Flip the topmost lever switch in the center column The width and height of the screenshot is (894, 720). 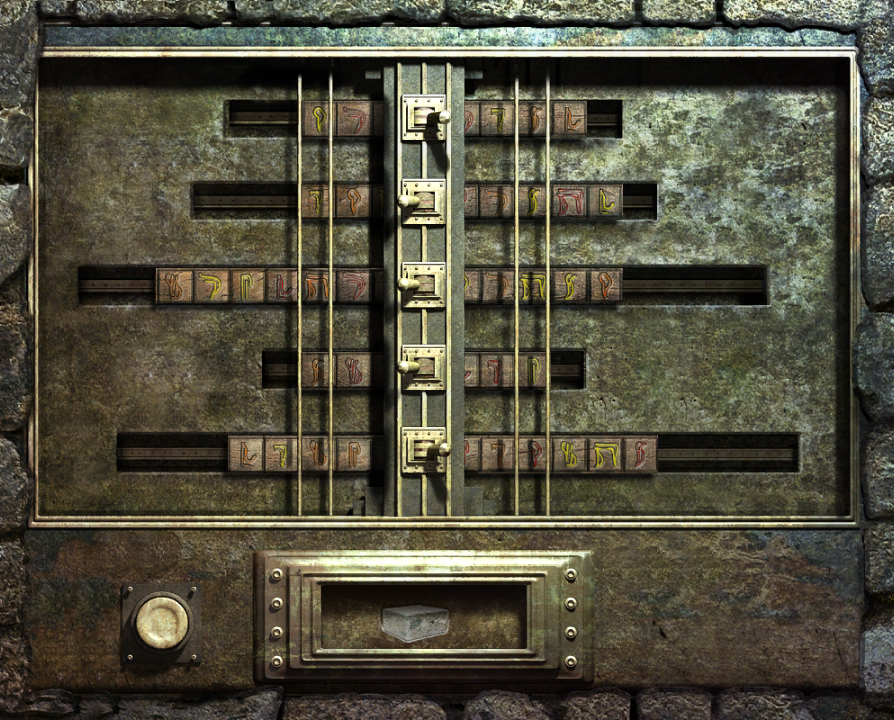(424, 118)
